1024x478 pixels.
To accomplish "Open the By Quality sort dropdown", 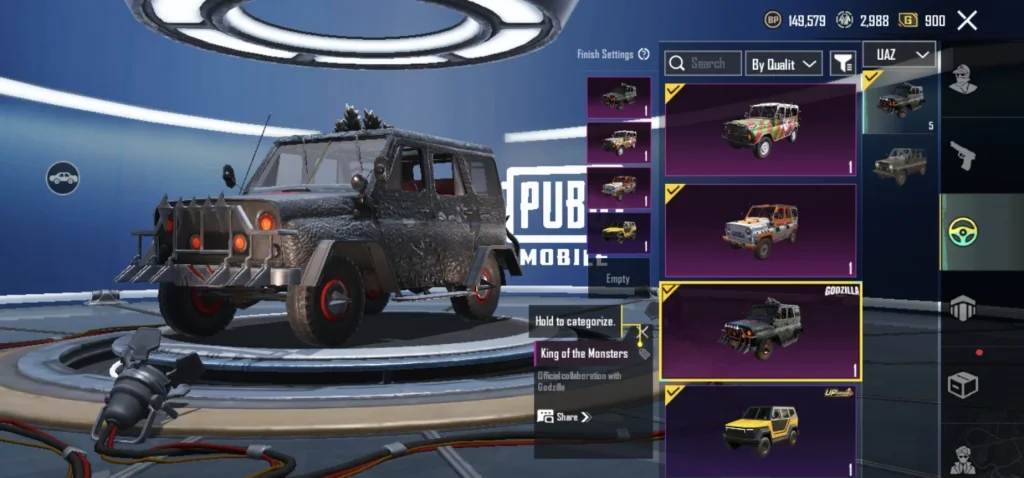I will point(784,63).
